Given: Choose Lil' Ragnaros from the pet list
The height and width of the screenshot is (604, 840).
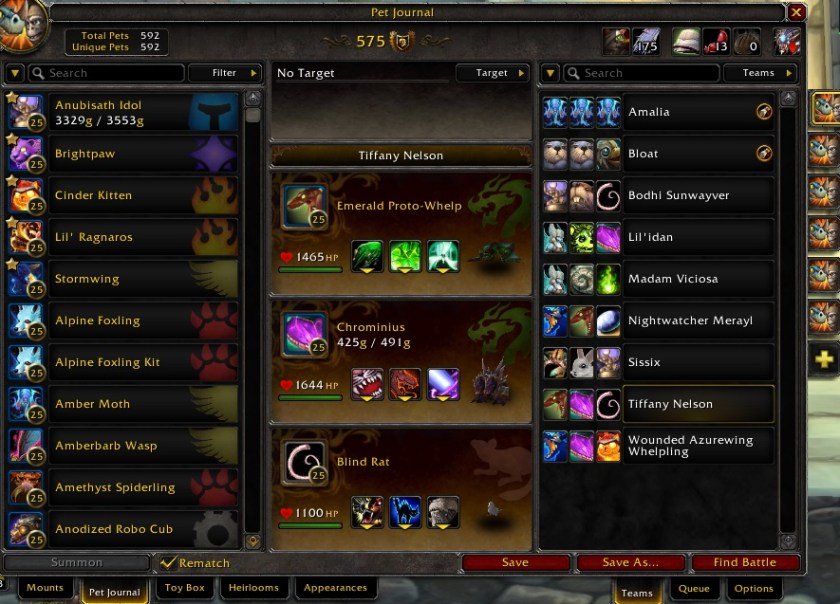Looking at the screenshot, I should 123,237.
